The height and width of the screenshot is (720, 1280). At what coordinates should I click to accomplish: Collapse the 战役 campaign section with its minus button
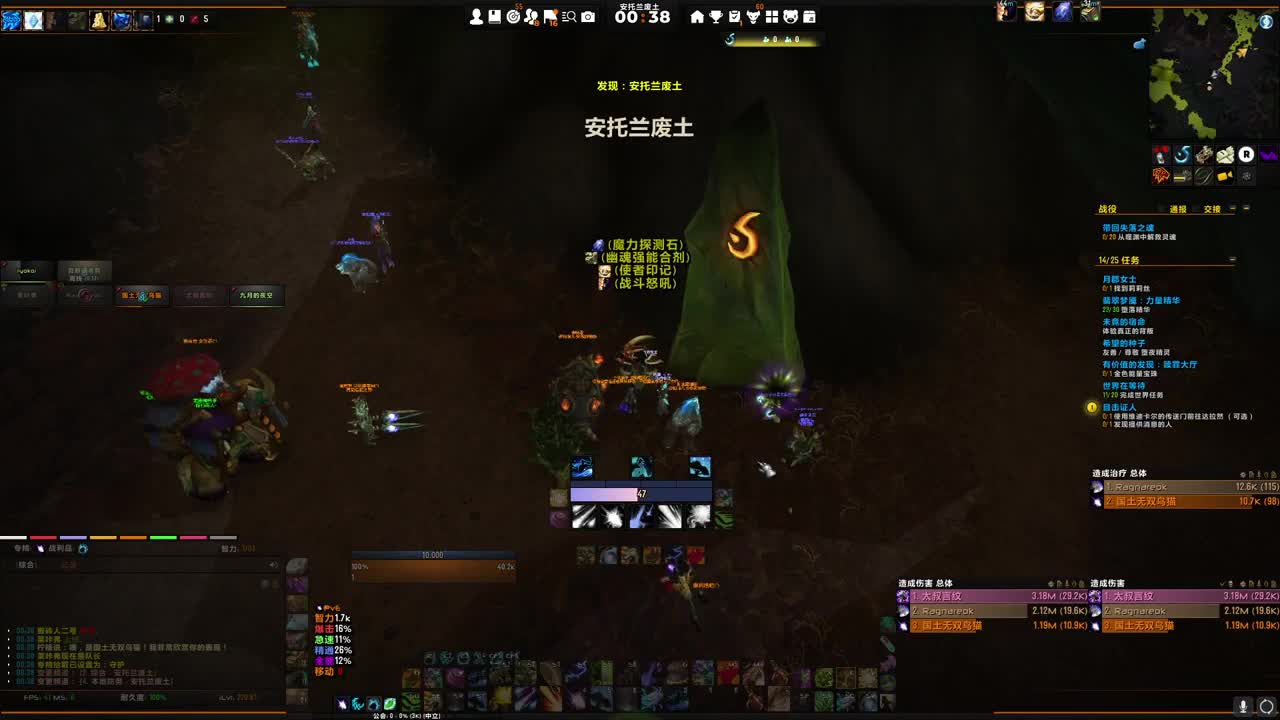coord(1233,209)
